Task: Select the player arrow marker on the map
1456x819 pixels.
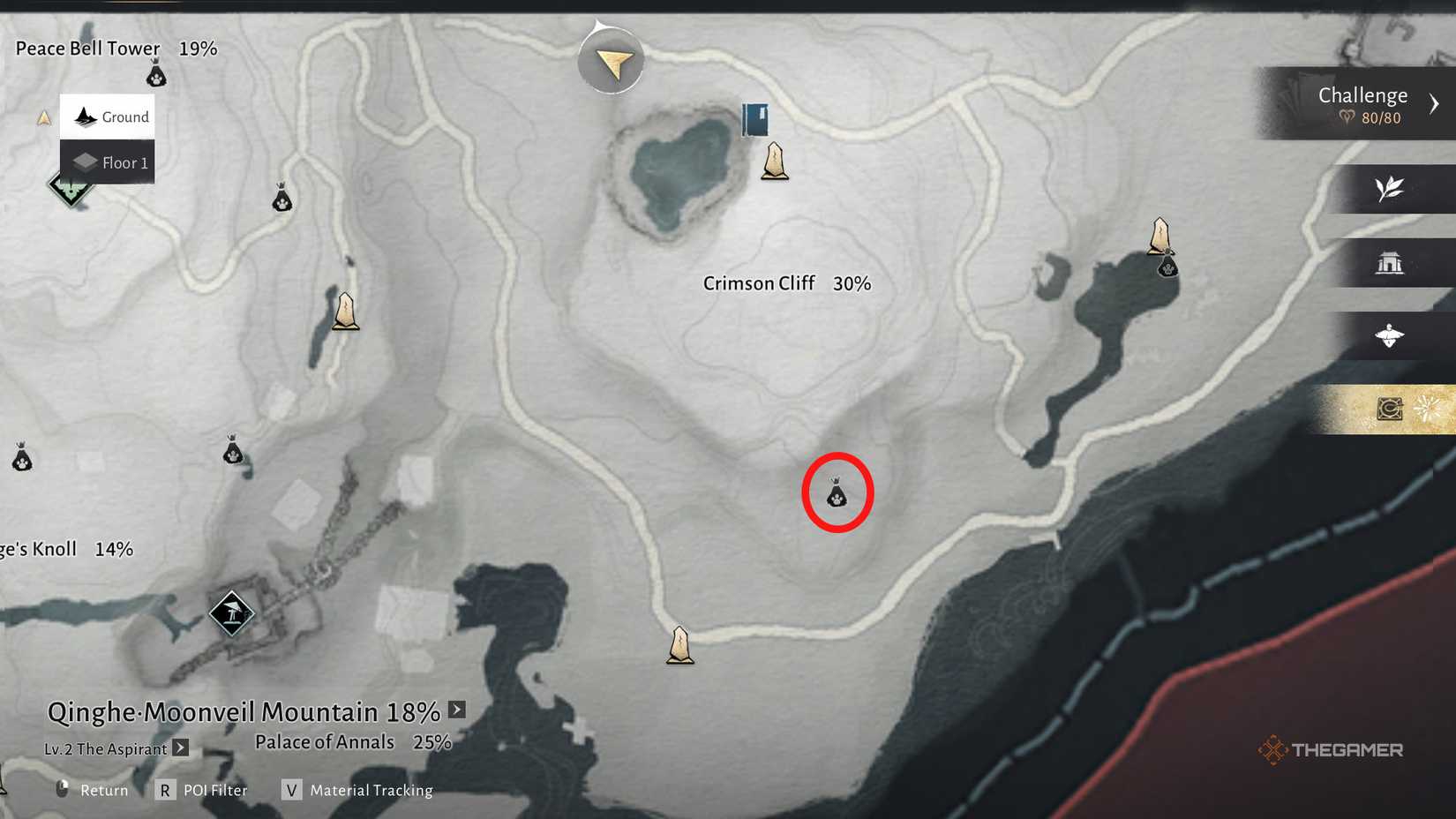Action: [x=612, y=61]
